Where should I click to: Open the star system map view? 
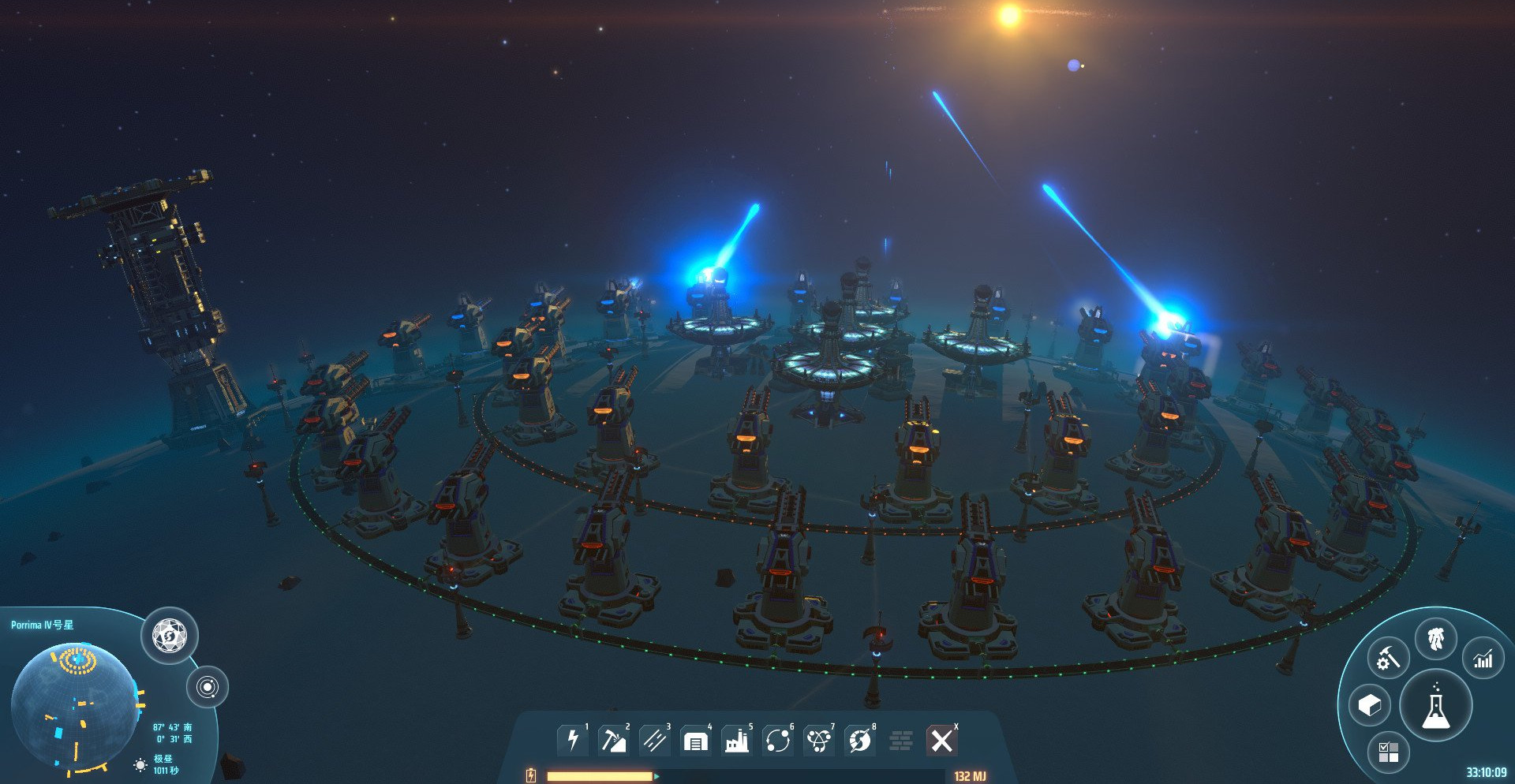coord(208,687)
